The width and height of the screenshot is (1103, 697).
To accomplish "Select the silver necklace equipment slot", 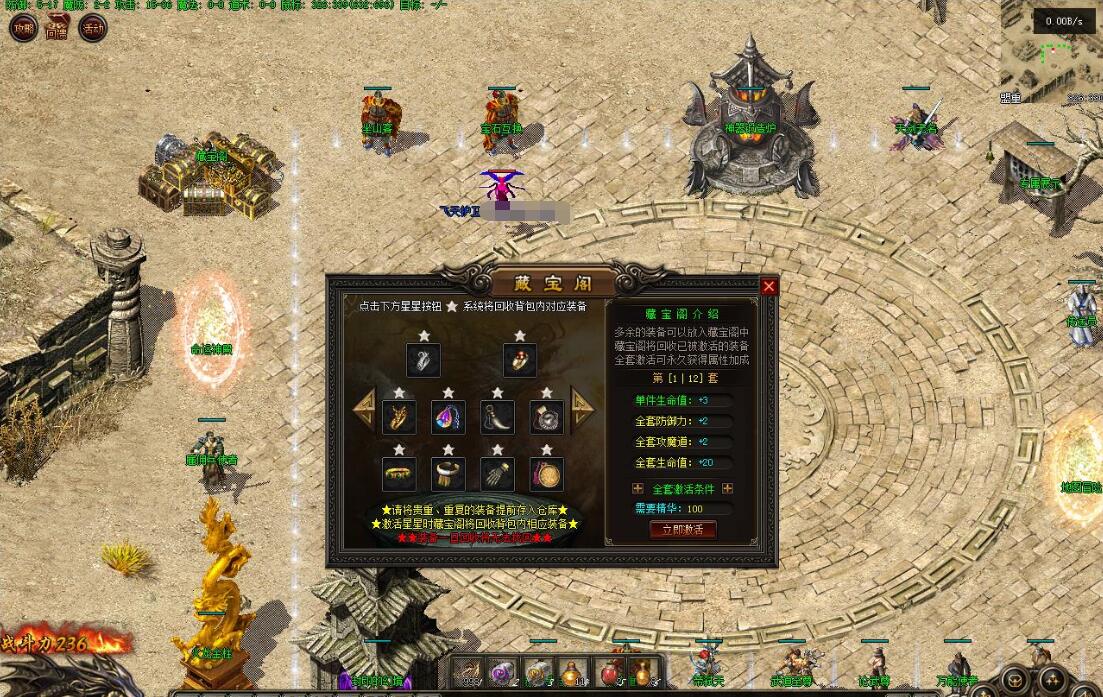I will coord(424,359).
